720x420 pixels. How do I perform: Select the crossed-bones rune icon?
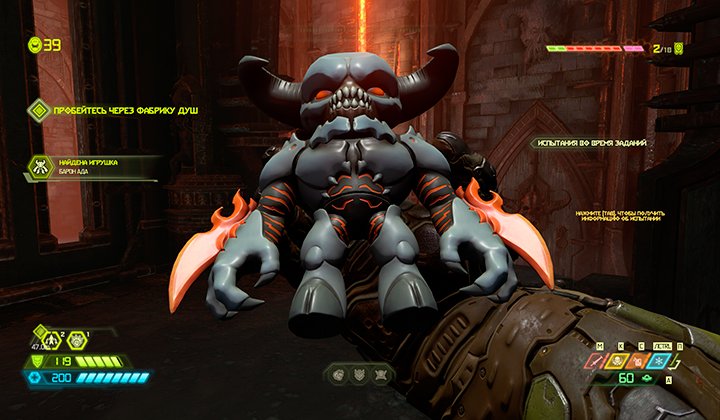click(380, 376)
